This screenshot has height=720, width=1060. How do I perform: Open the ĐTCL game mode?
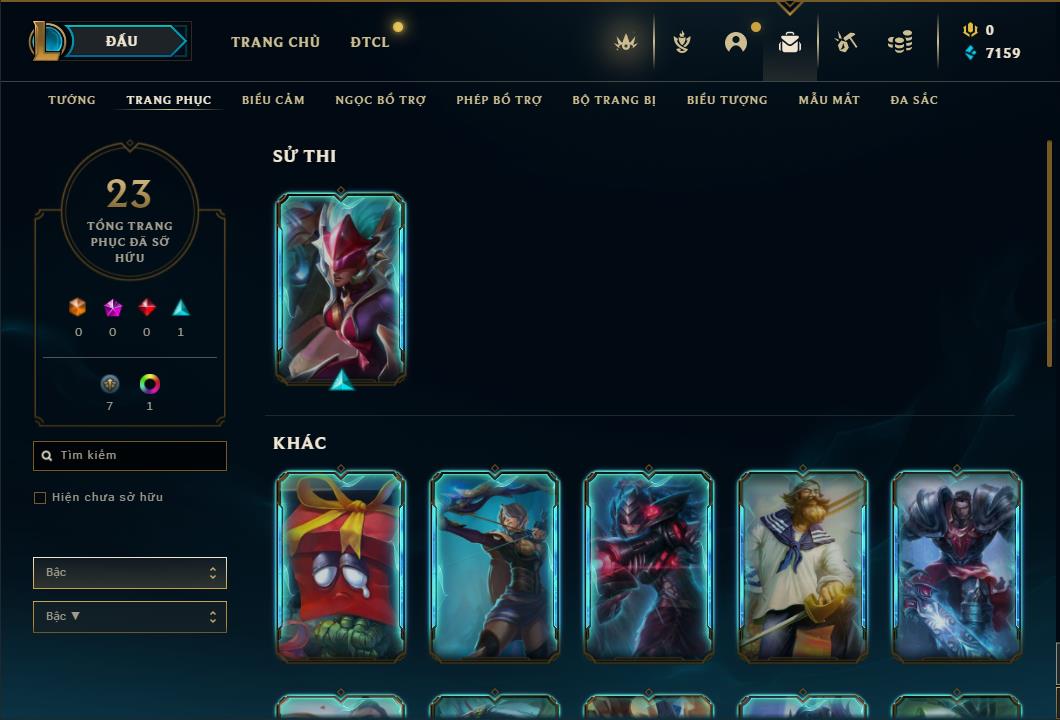pyautogui.click(x=370, y=42)
